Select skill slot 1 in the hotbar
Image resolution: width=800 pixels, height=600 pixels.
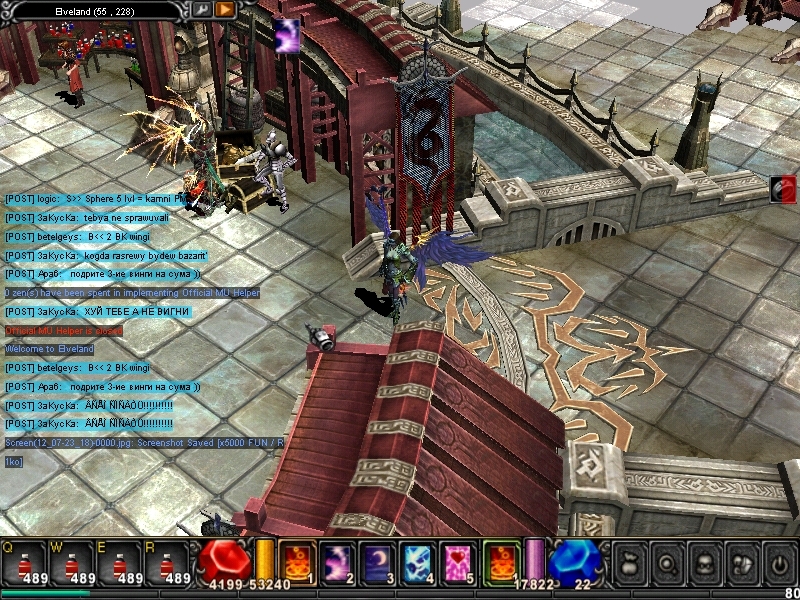pyautogui.click(x=297, y=560)
